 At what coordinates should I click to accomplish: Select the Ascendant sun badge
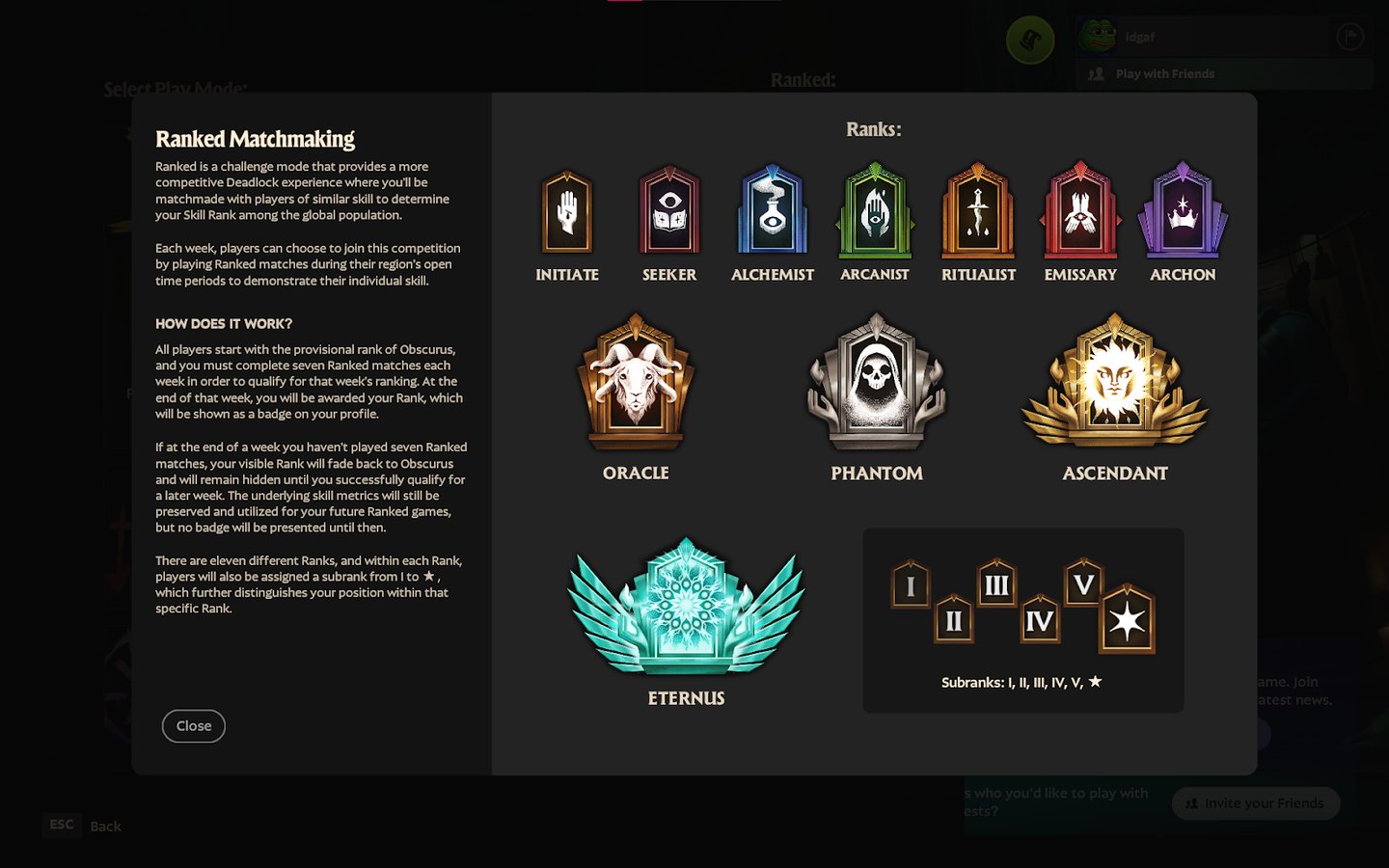[1114, 384]
